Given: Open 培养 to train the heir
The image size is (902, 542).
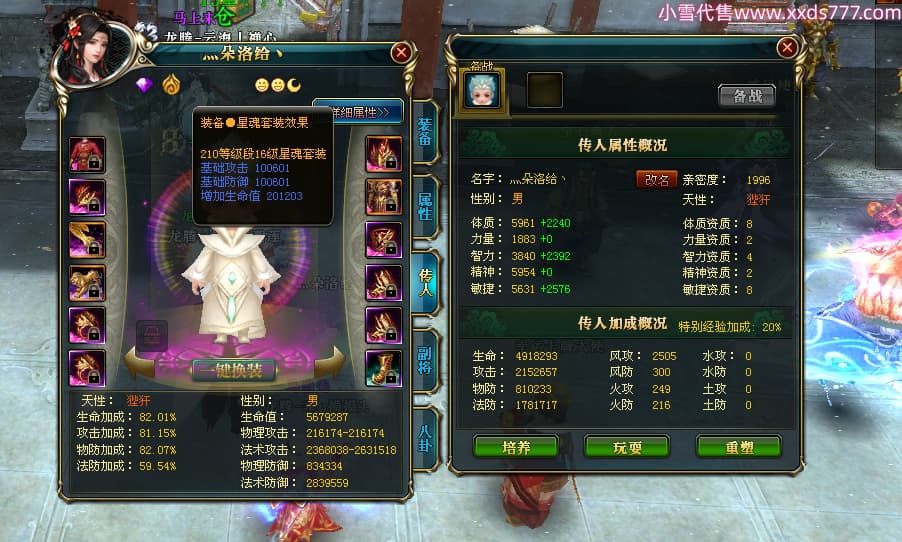Looking at the screenshot, I should point(515,447).
